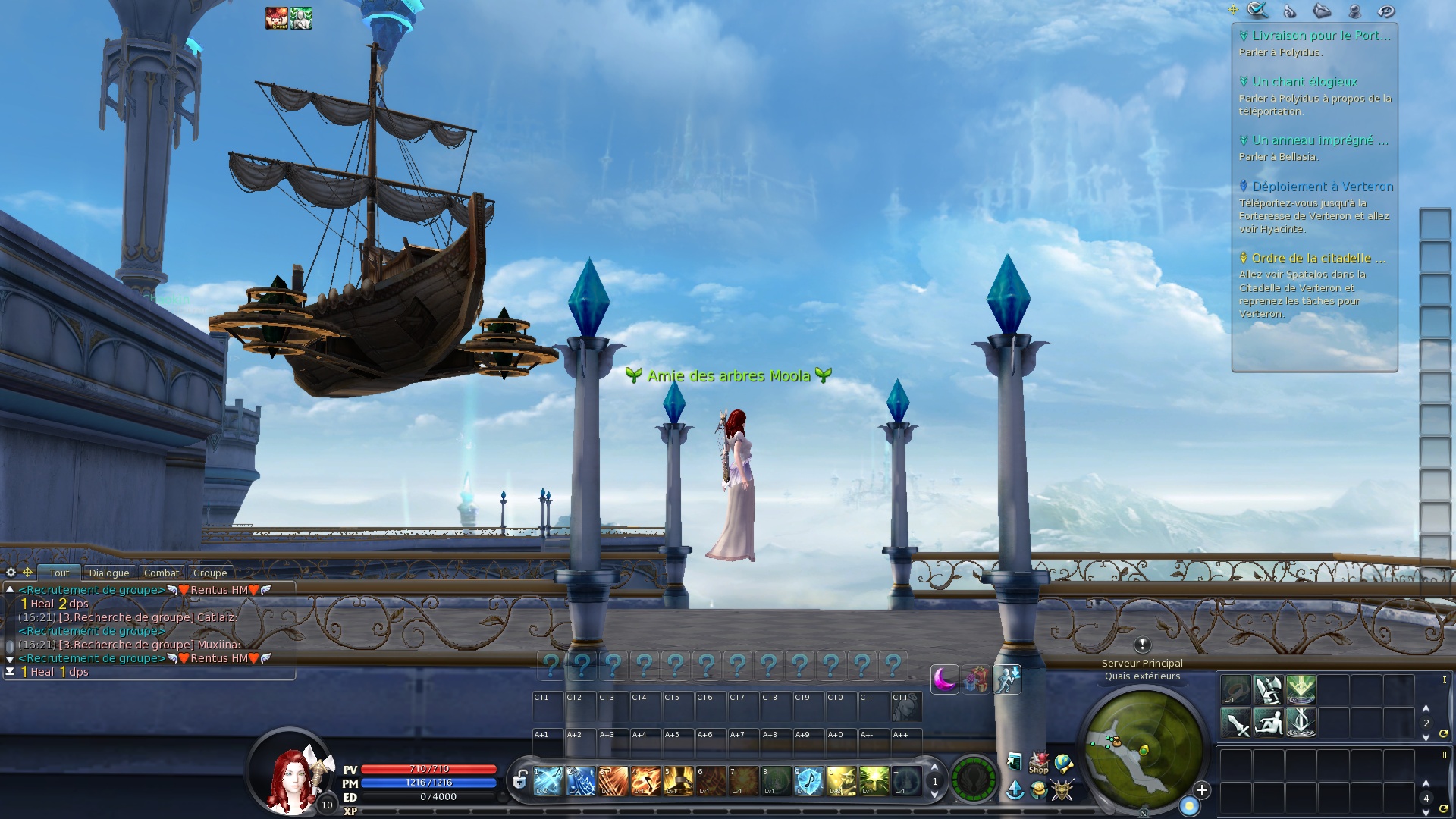Click the quest magnifier icon in the top-right toolbar
1456x819 pixels.
pos(1258,11)
